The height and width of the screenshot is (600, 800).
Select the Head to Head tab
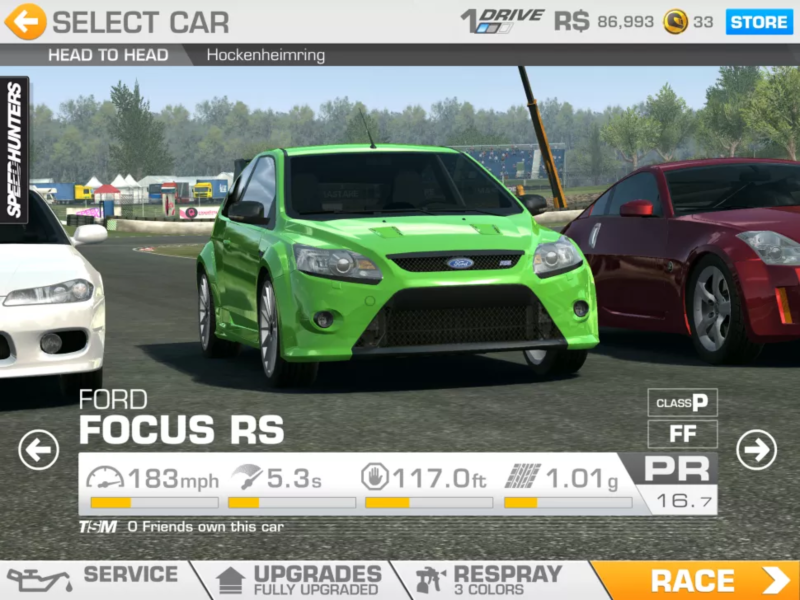pos(108,55)
